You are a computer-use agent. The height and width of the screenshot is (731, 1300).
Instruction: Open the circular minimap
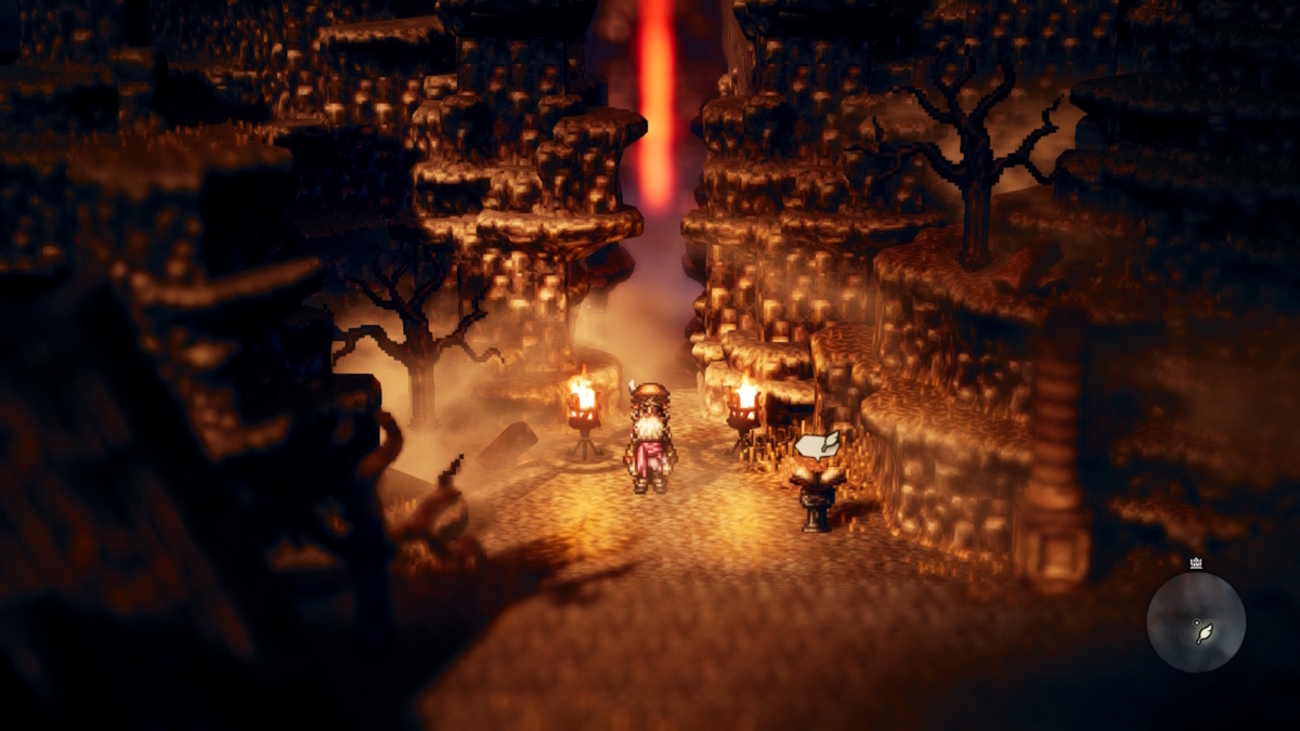pyautogui.click(x=1195, y=621)
